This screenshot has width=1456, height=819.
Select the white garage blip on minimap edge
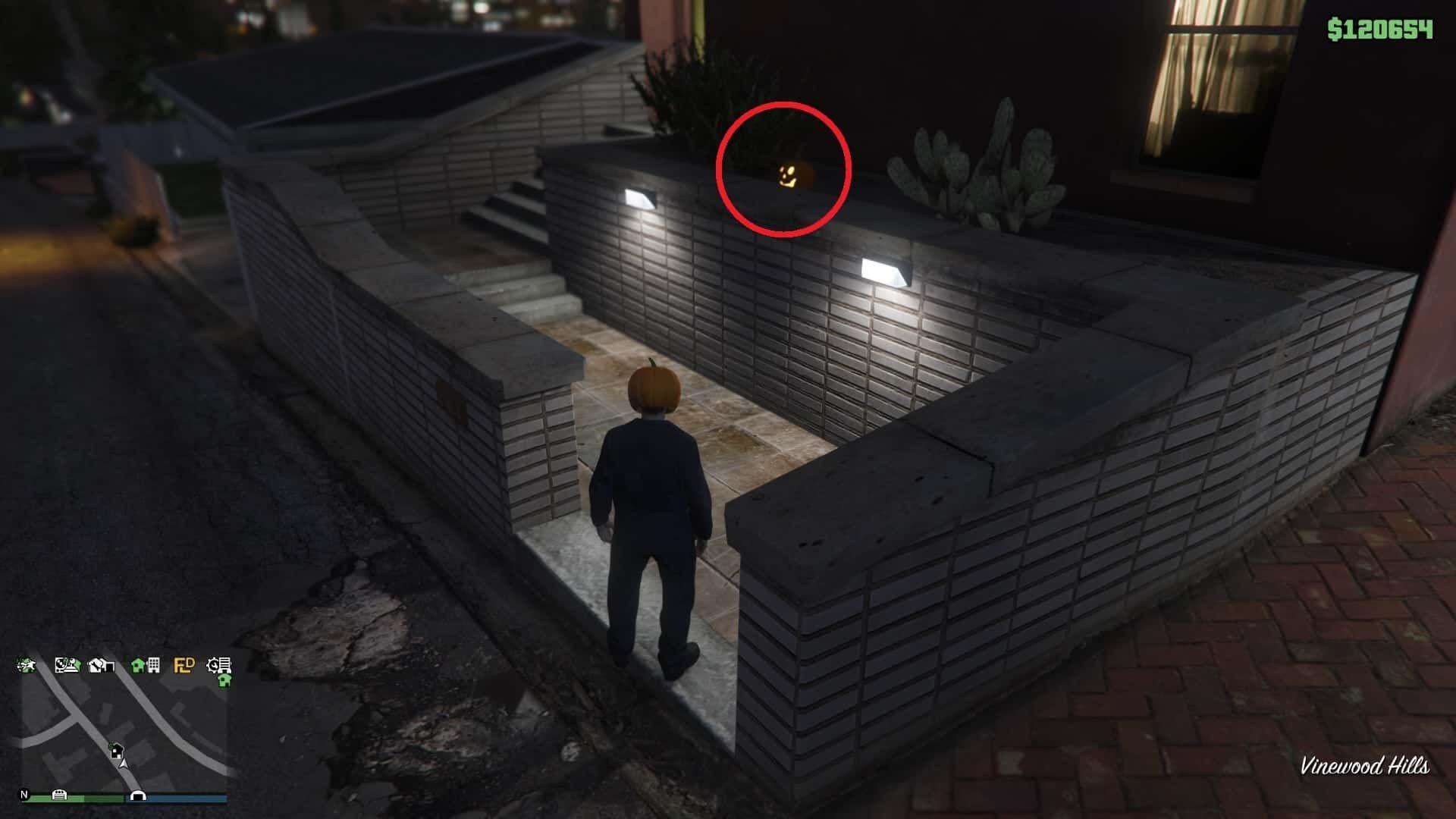(x=59, y=795)
